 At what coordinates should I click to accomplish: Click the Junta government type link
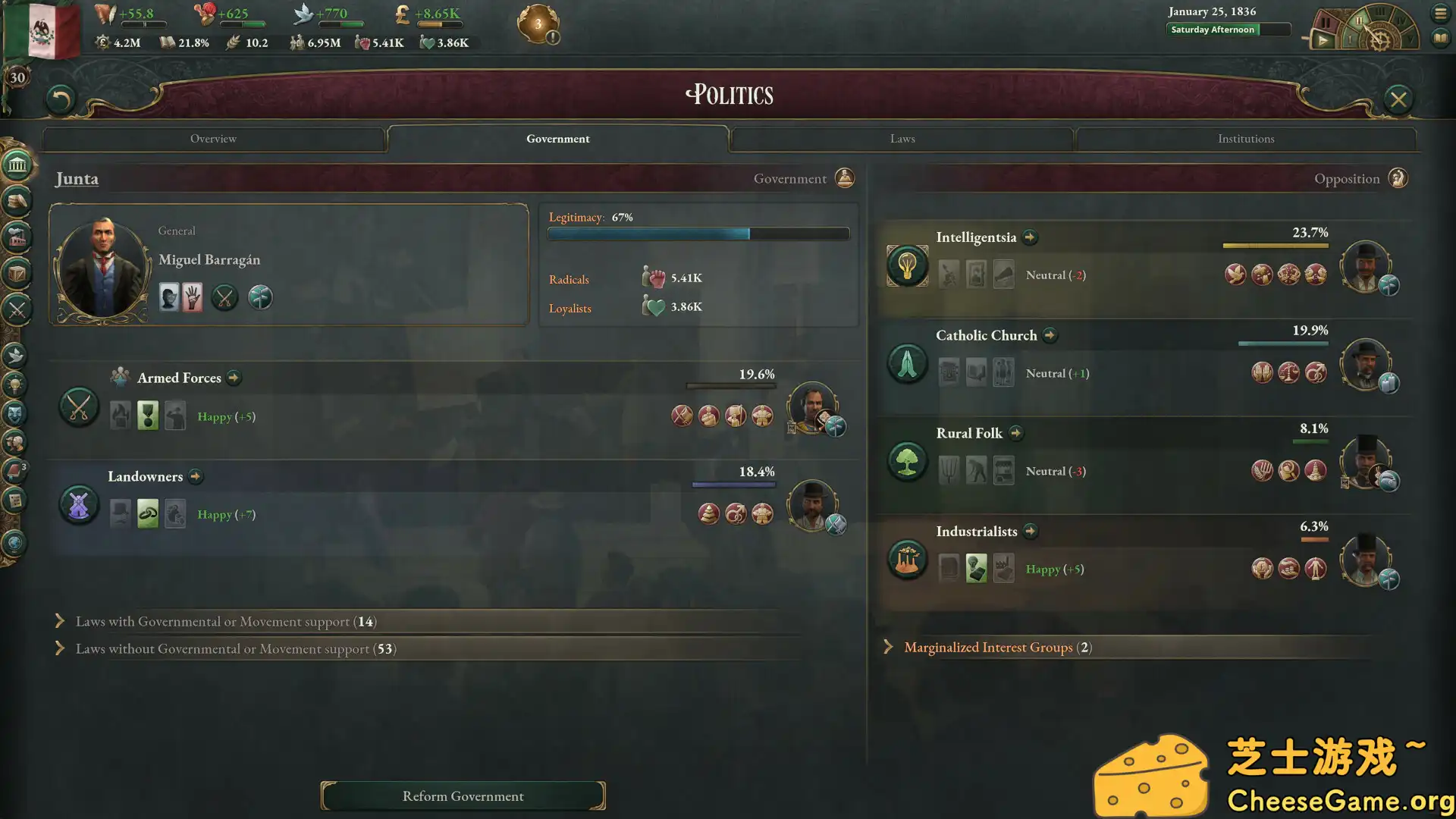coord(77,178)
